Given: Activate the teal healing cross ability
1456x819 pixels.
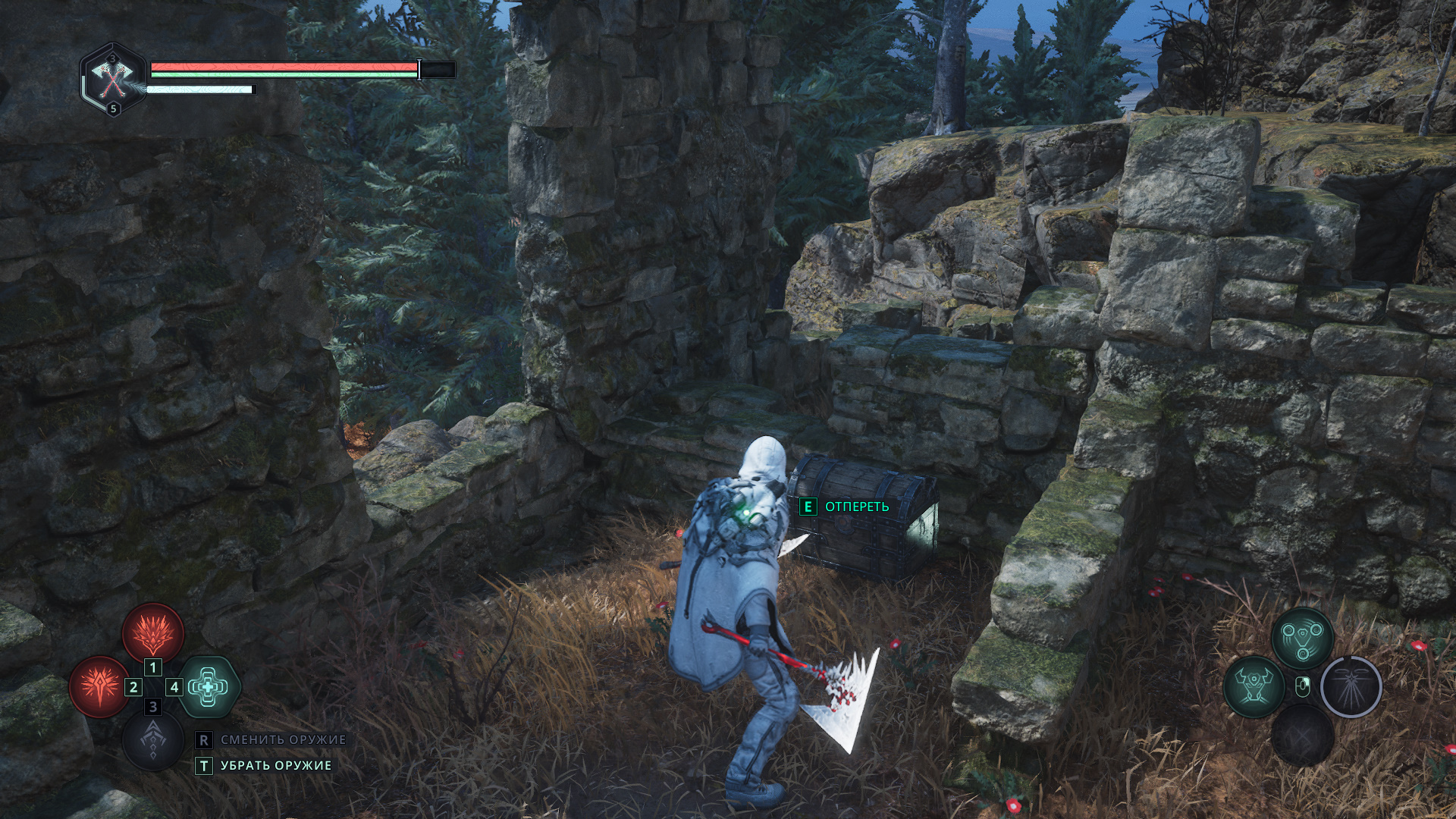Looking at the screenshot, I should [209, 687].
